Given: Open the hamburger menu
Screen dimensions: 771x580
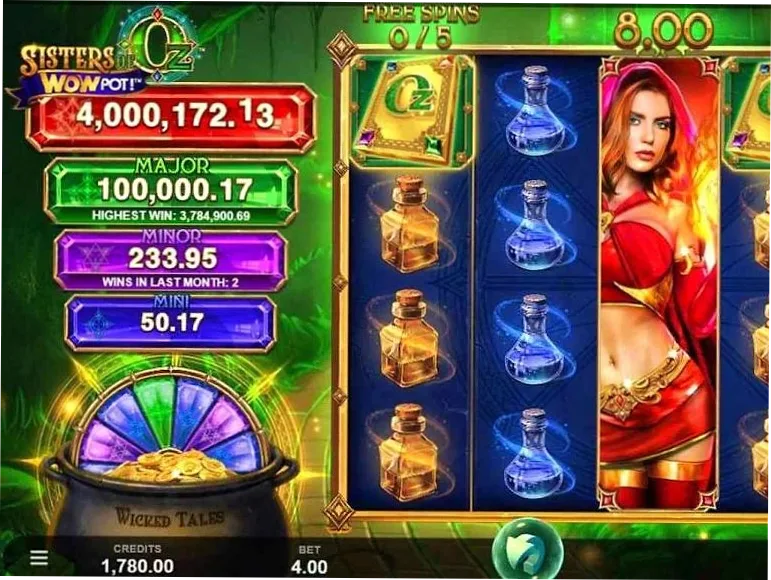Looking at the screenshot, I should 37,557.
